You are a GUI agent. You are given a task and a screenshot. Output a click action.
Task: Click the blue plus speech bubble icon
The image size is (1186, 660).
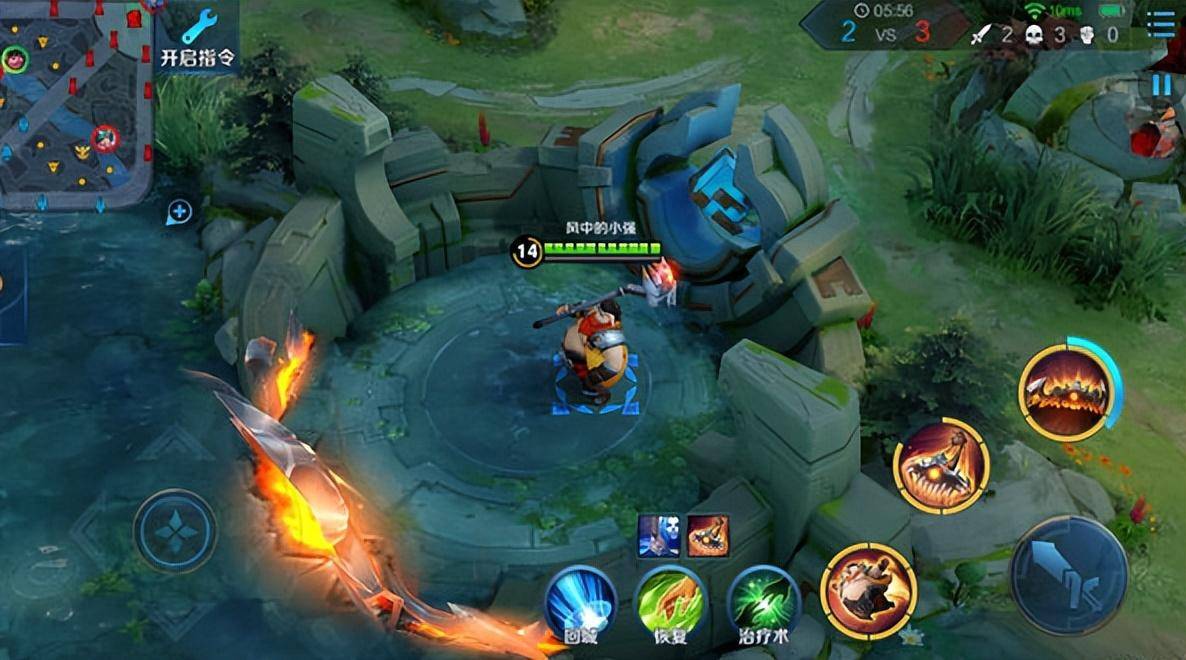(x=179, y=211)
